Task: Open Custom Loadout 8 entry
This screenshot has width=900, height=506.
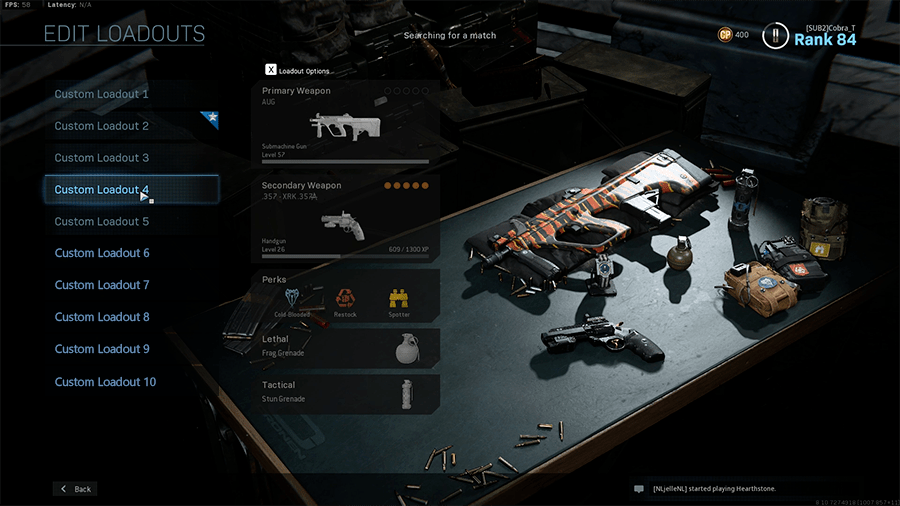Action: (x=102, y=317)
